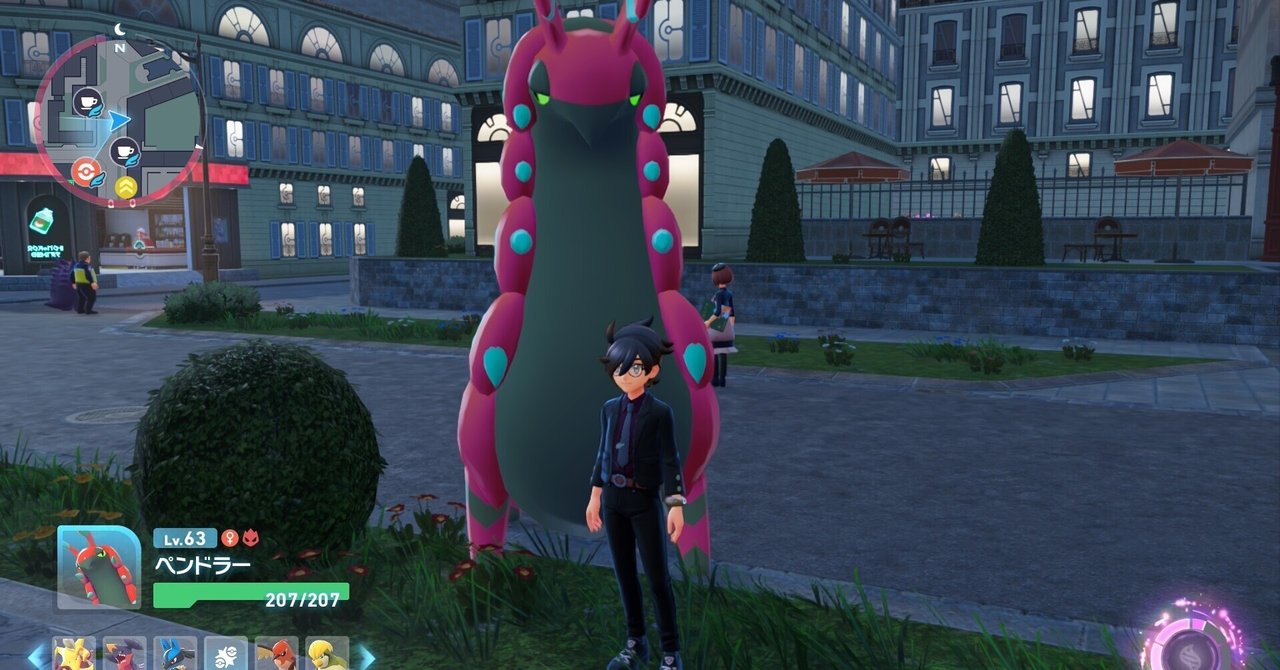Click the Poké Ball swap icon slot
This screenshot has height=670, width=1280.
click(226, 655)
